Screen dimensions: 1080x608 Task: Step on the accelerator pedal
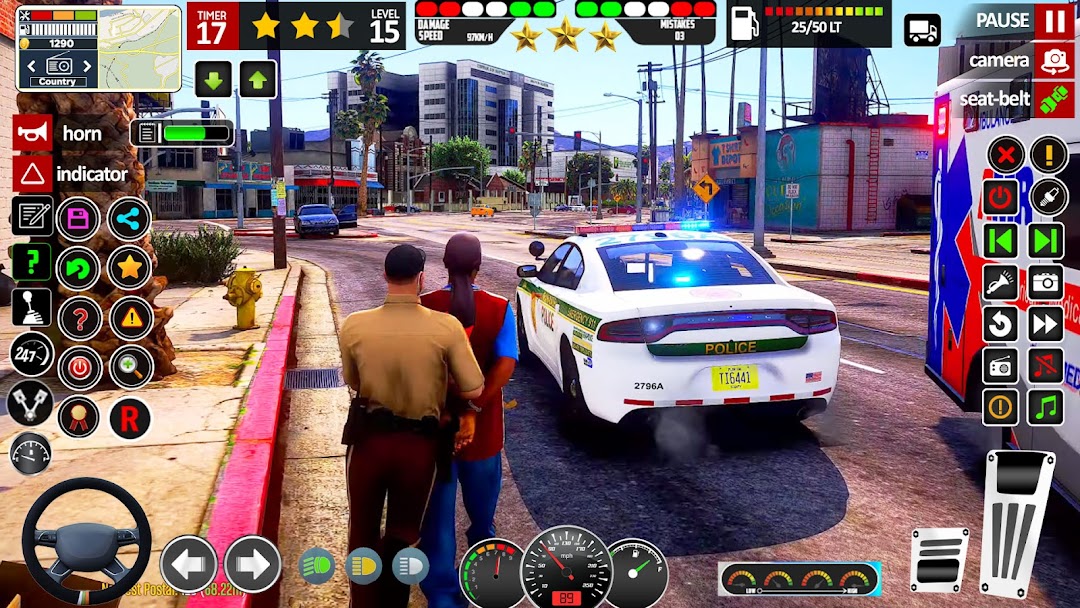(x=1017, y=522)
